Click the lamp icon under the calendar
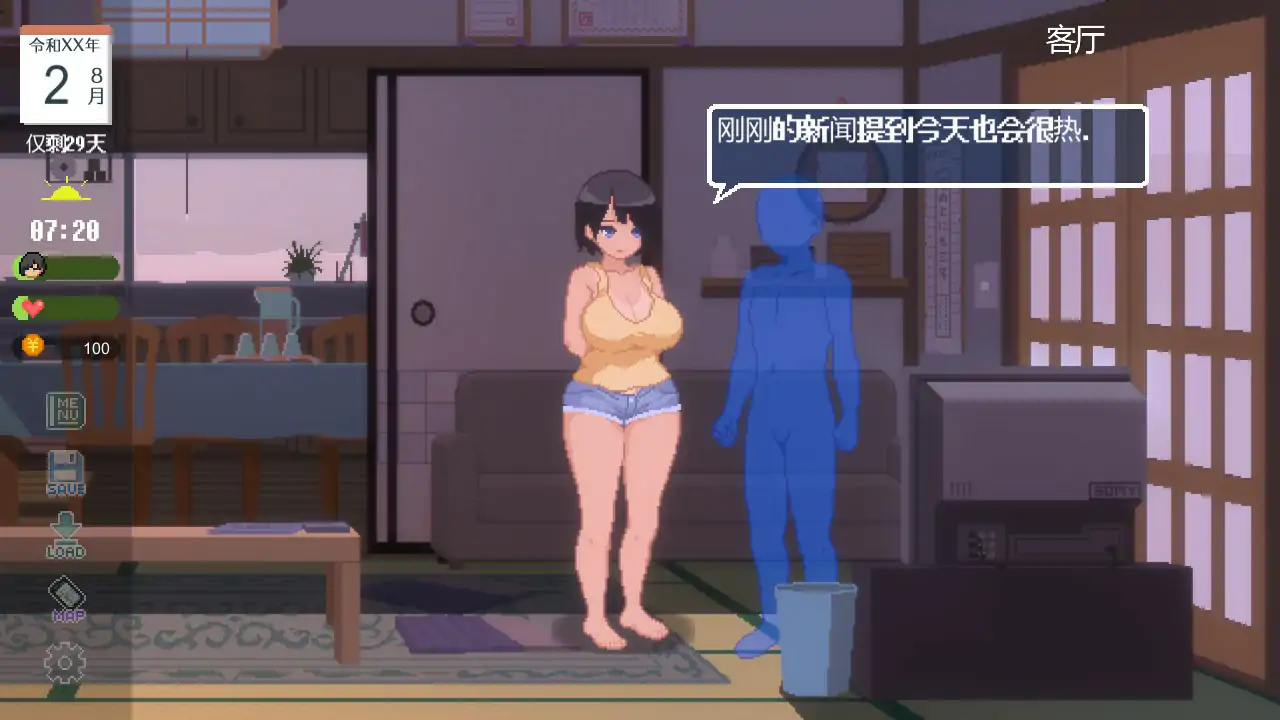This screenshot has width=1280, height=720. tap(68, 190)
